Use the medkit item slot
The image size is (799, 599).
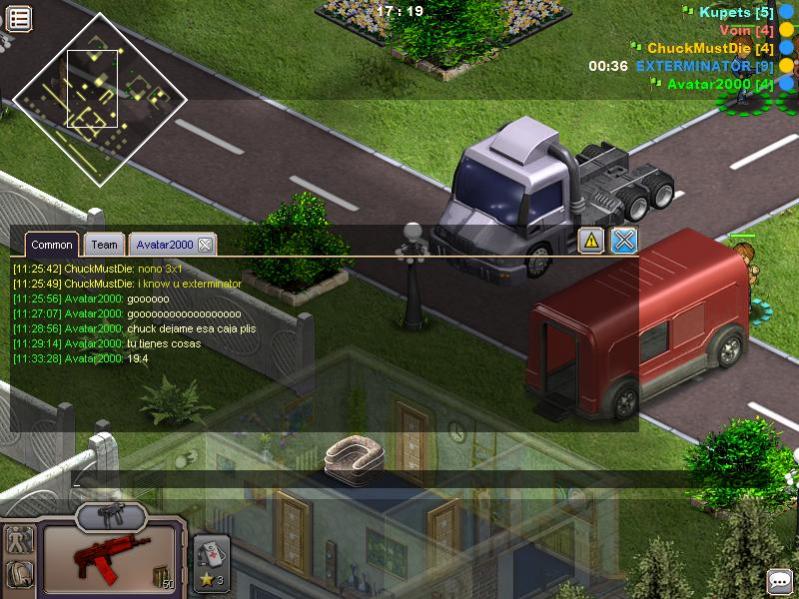coord(211,561)
